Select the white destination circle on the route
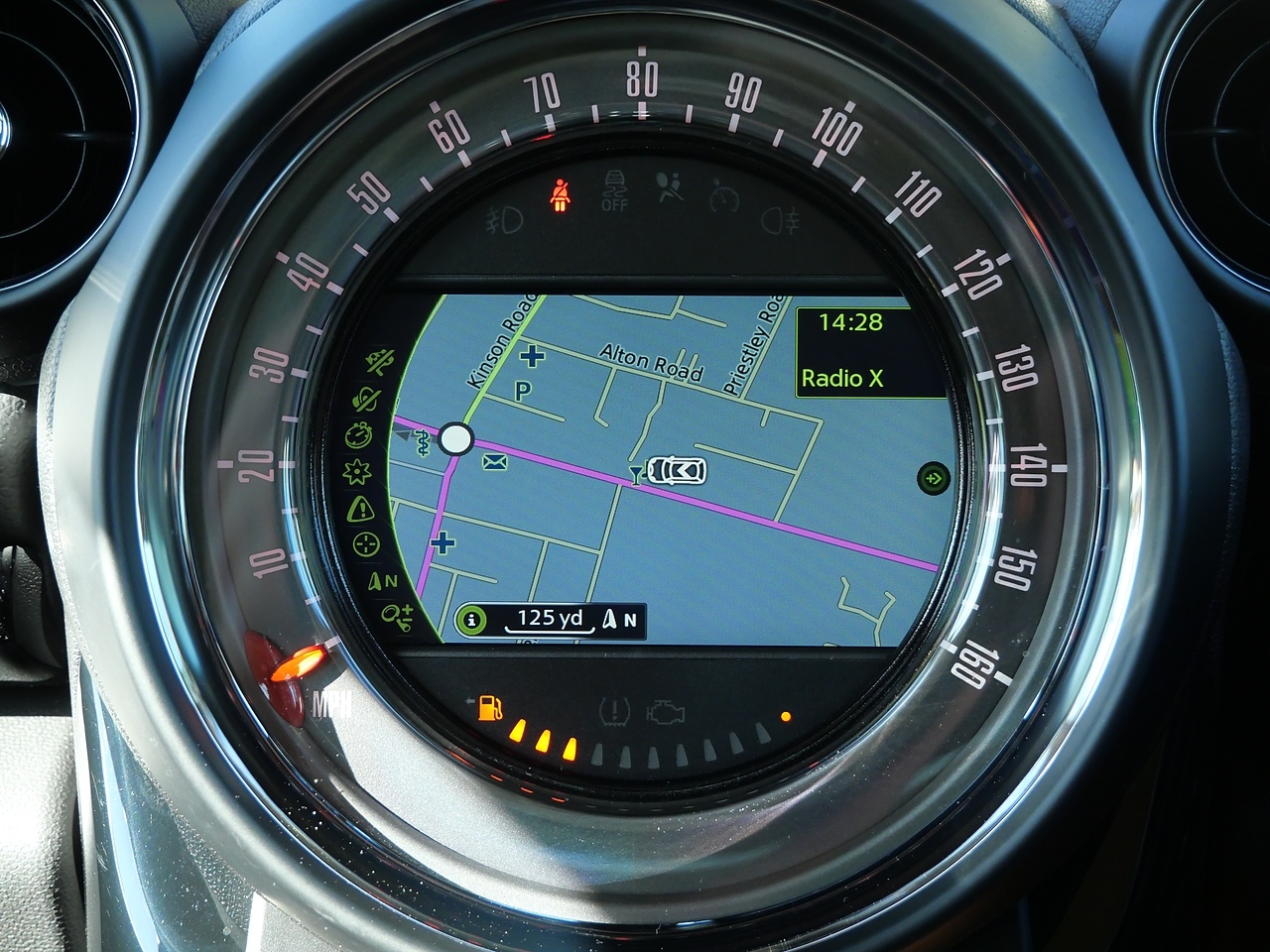 pyautogui.click(x=455, y=438)
